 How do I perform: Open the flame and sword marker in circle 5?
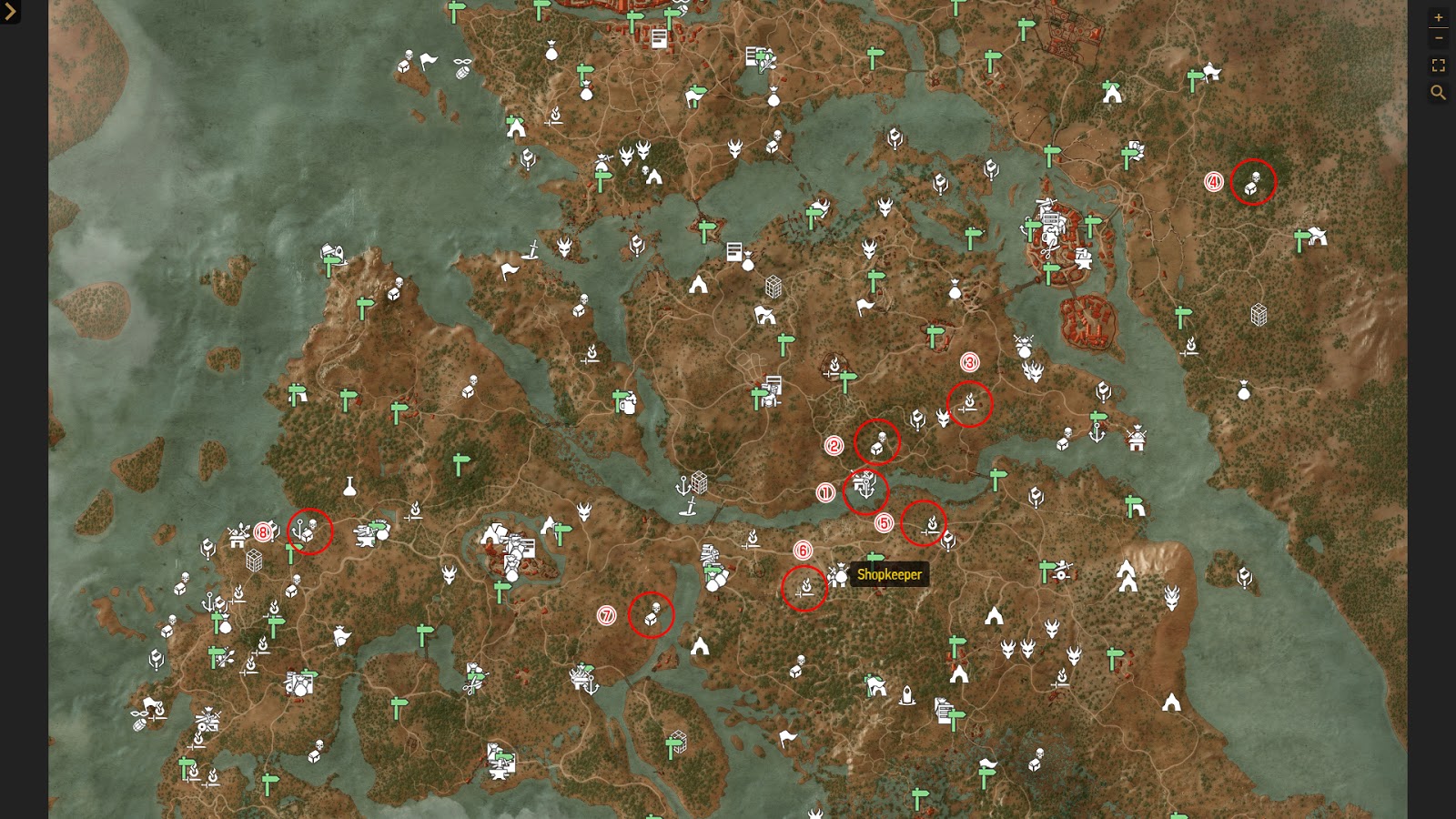pos(929,525)
